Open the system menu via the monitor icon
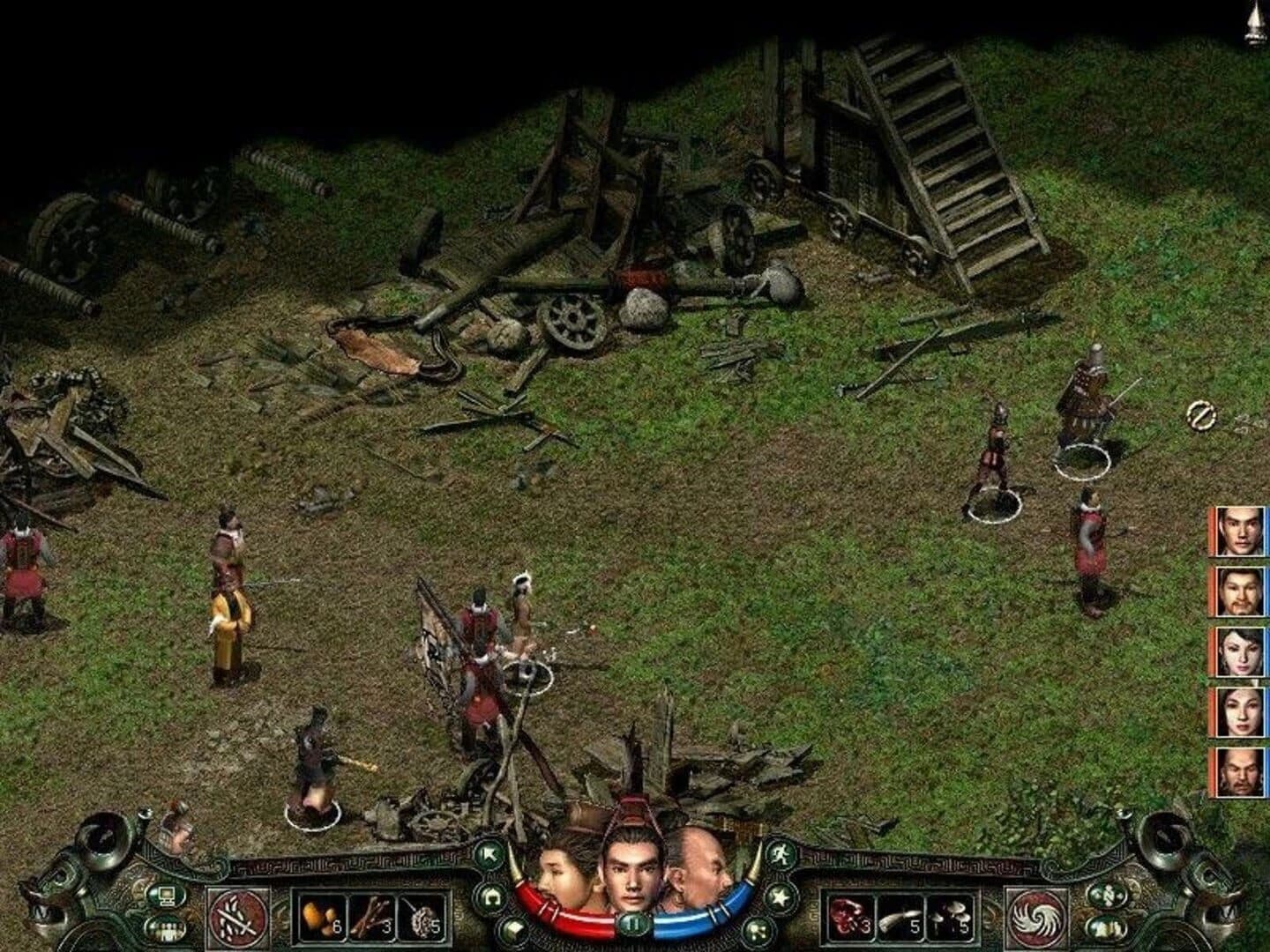Screen dimensions: 1270x952 pyautogui.click(x=167, y=896)
